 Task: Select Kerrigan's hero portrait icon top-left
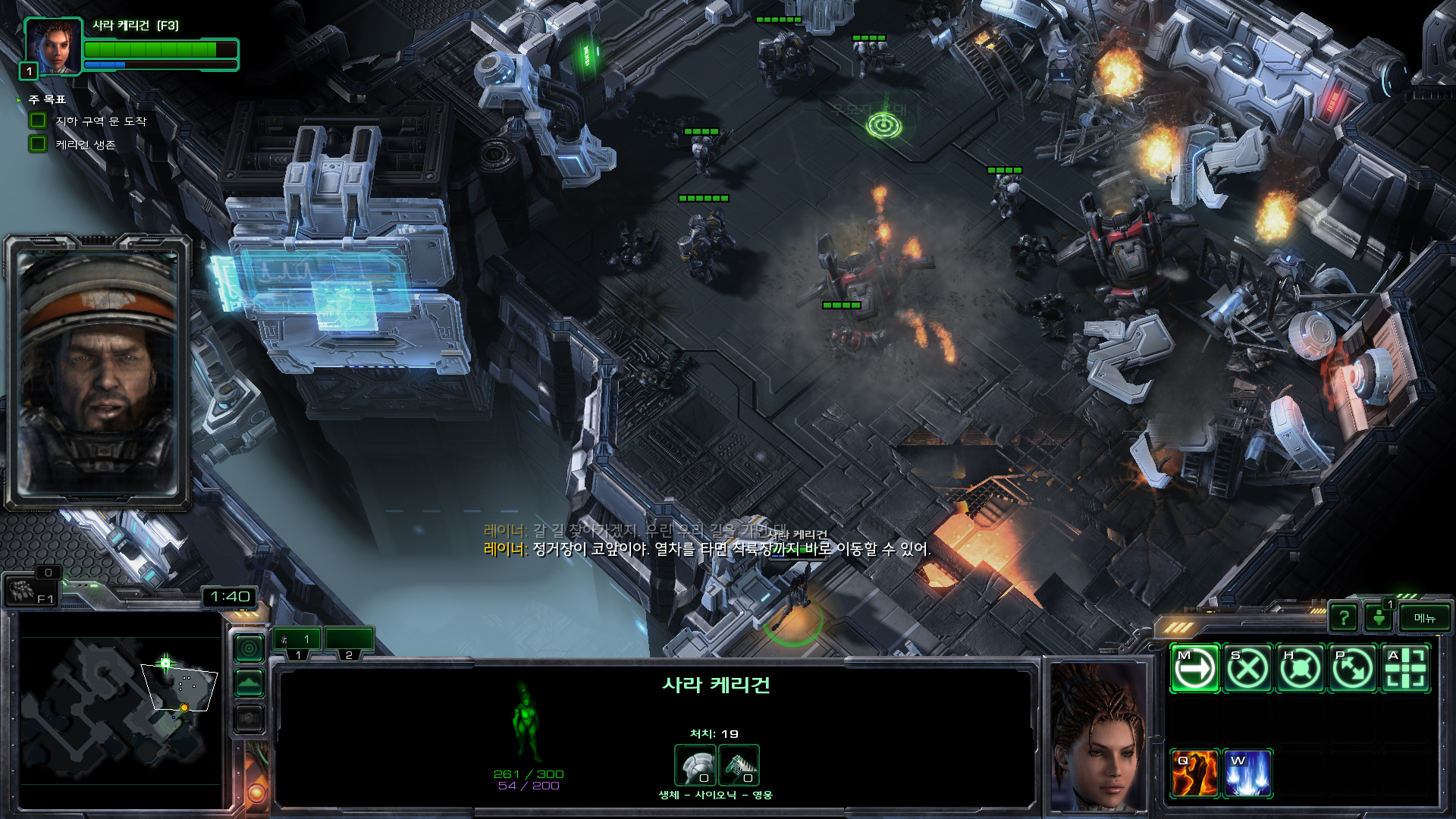(x=53, y=47)
